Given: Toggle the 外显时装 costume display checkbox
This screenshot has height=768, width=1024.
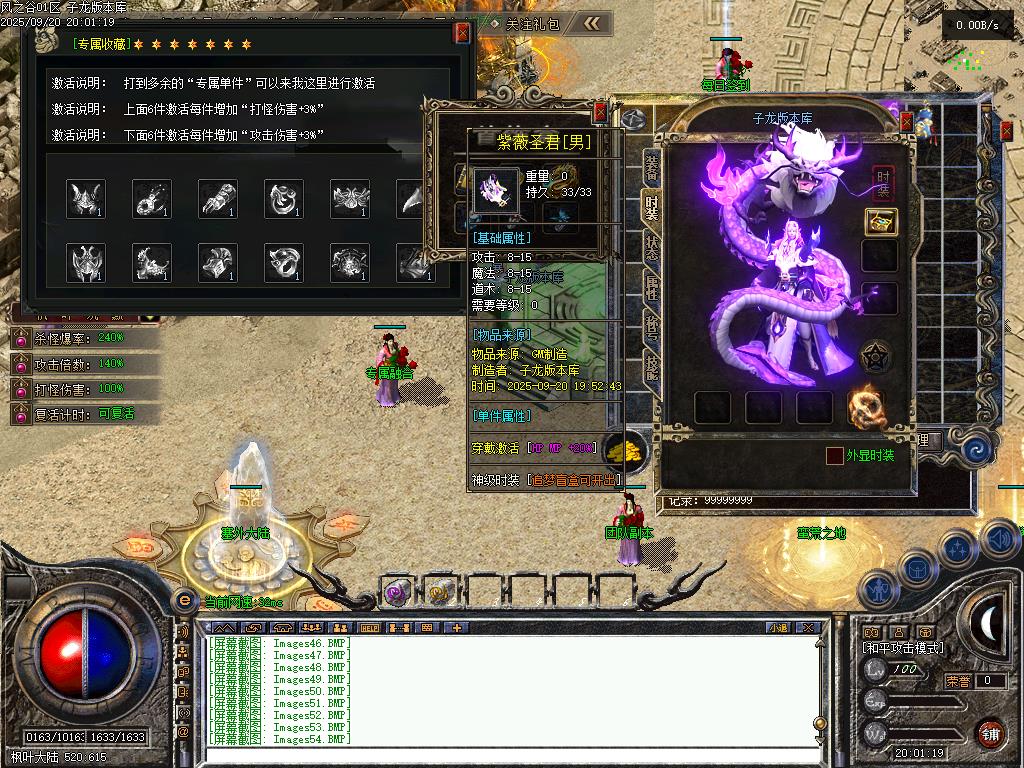Looking at the screenshot, I should pos(834,456).
